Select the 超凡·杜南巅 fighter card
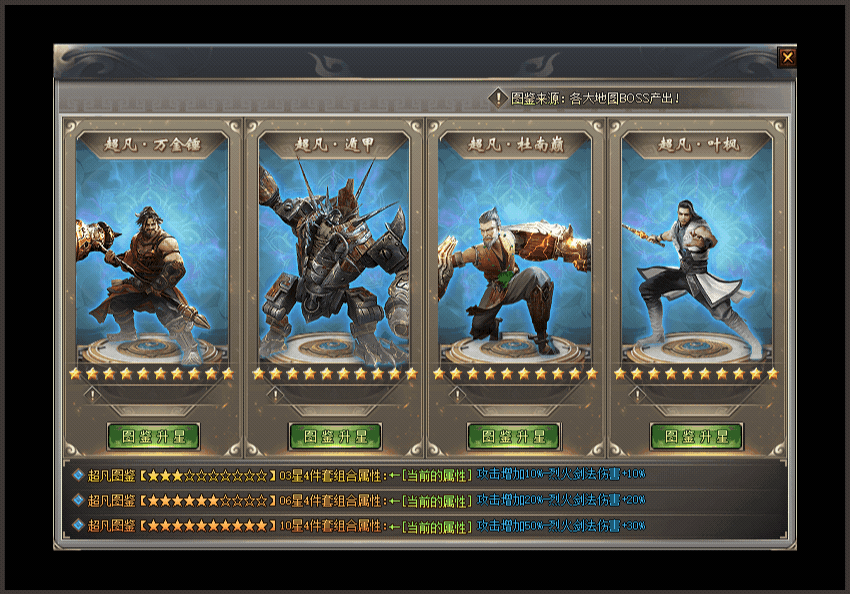This screenshot has width=850, height=594. coord(515,250)
